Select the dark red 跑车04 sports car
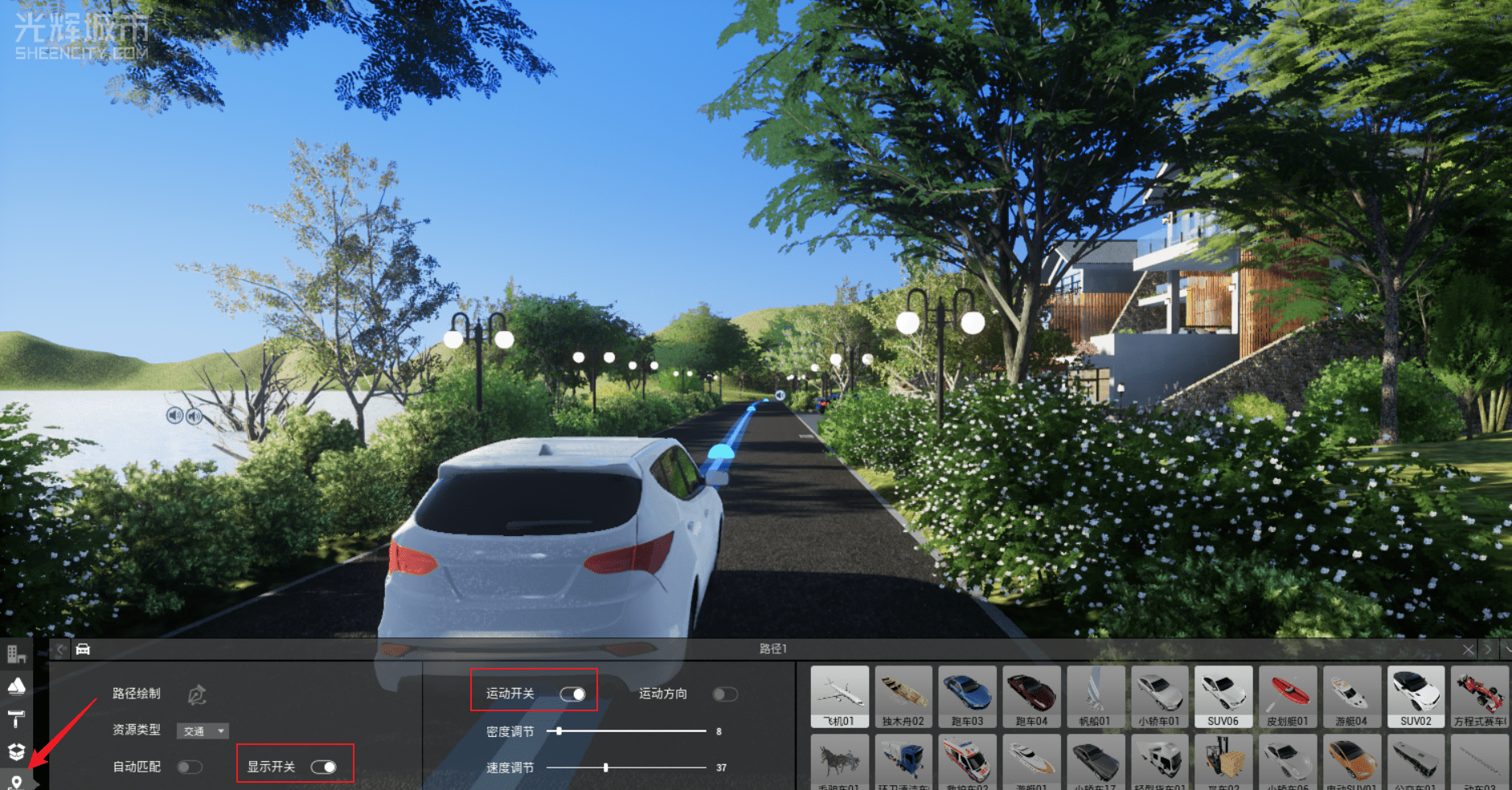 pos(1031,695)
